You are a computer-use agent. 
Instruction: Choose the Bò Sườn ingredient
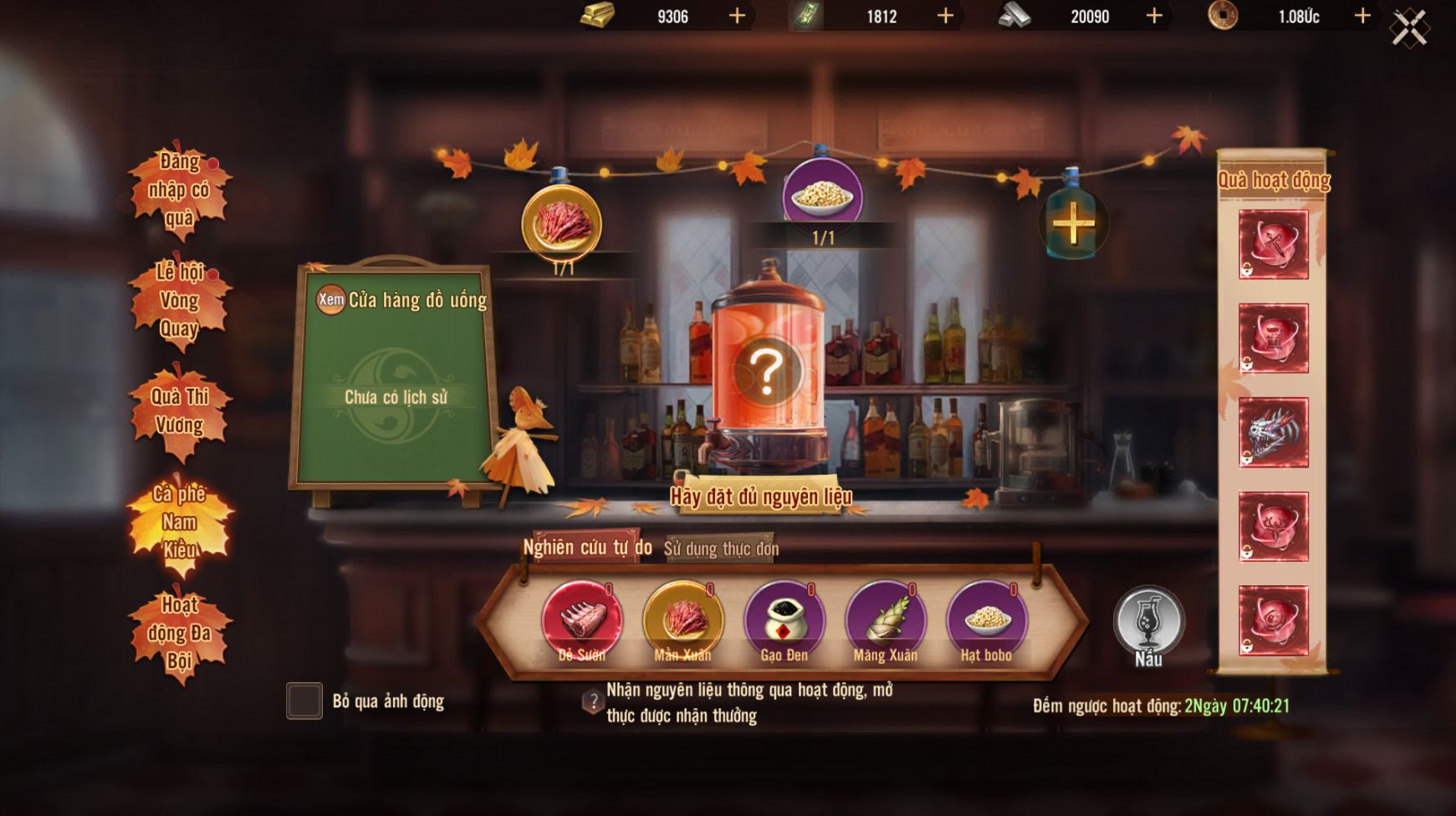click(x=582, y=620)
